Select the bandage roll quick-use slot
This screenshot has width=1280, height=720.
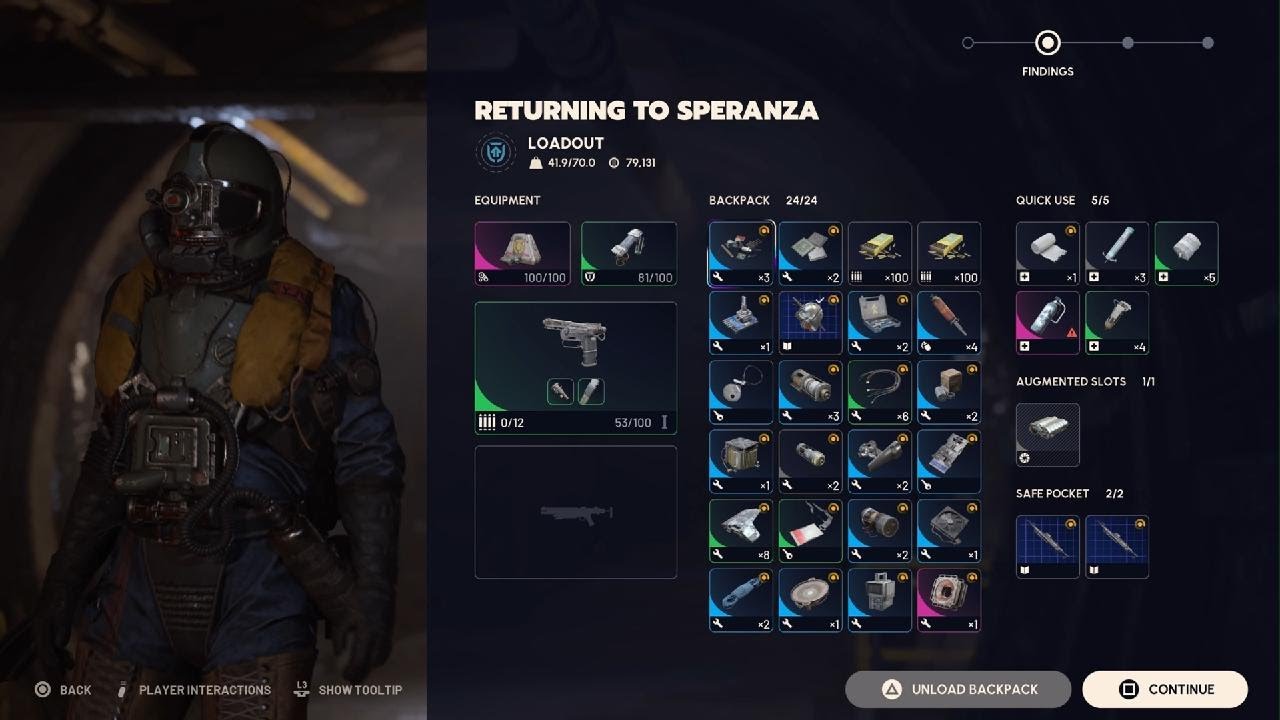tap(1047, 253)
